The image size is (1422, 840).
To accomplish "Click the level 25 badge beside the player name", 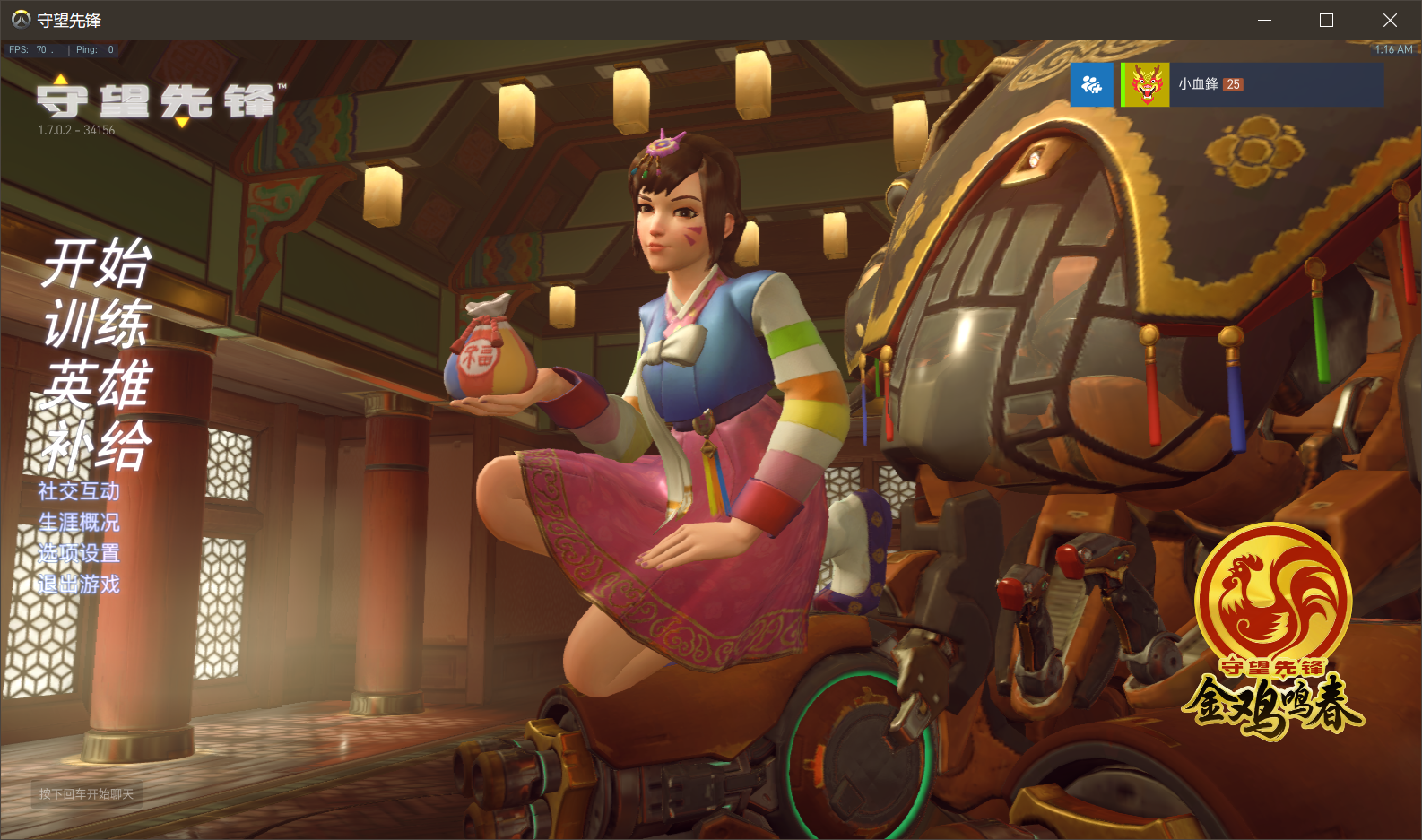I will (x=1235, y=83).
